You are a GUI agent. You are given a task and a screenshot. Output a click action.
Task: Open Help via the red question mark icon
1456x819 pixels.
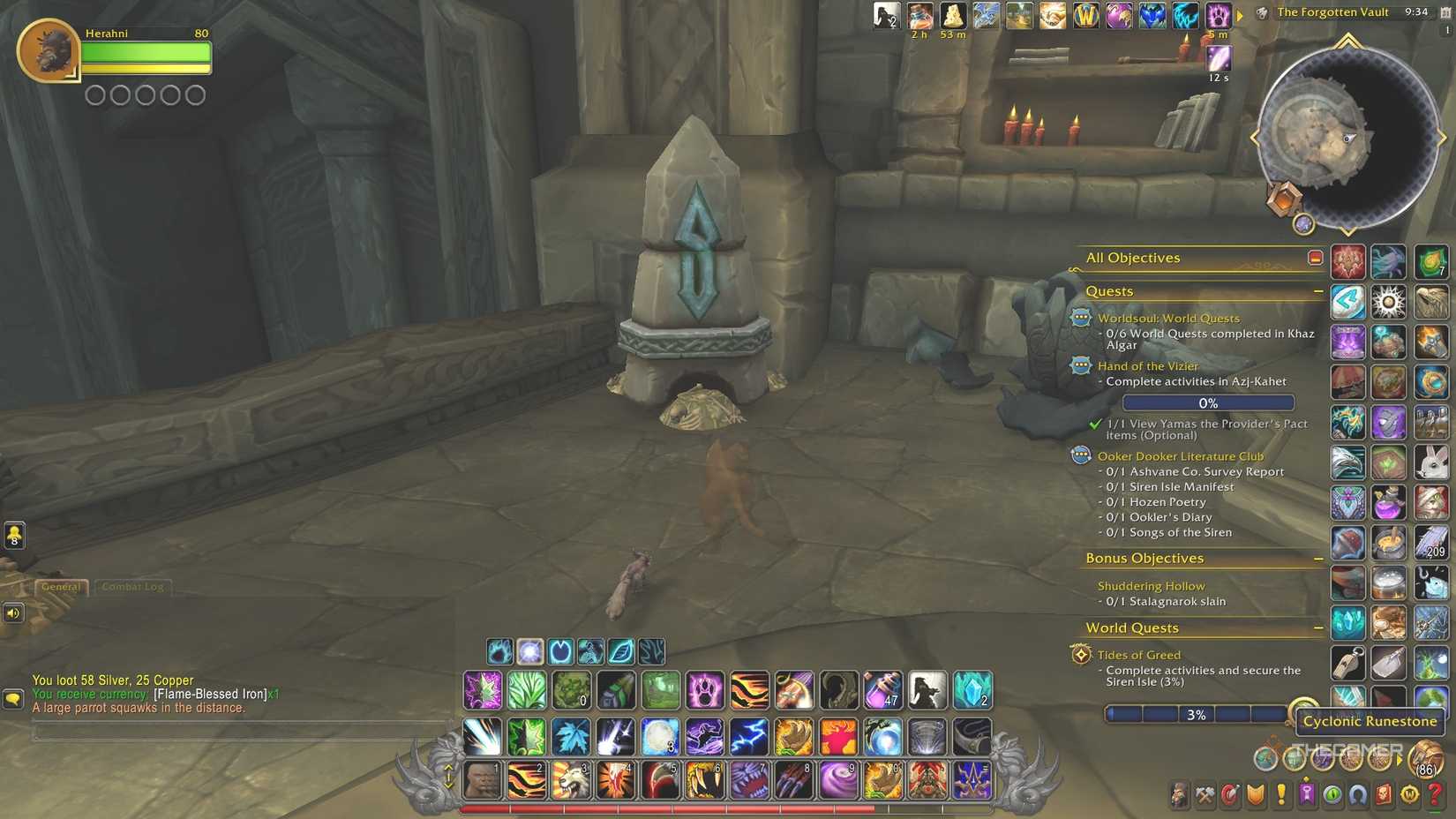pyautogui.click(x=1433, y=793)
